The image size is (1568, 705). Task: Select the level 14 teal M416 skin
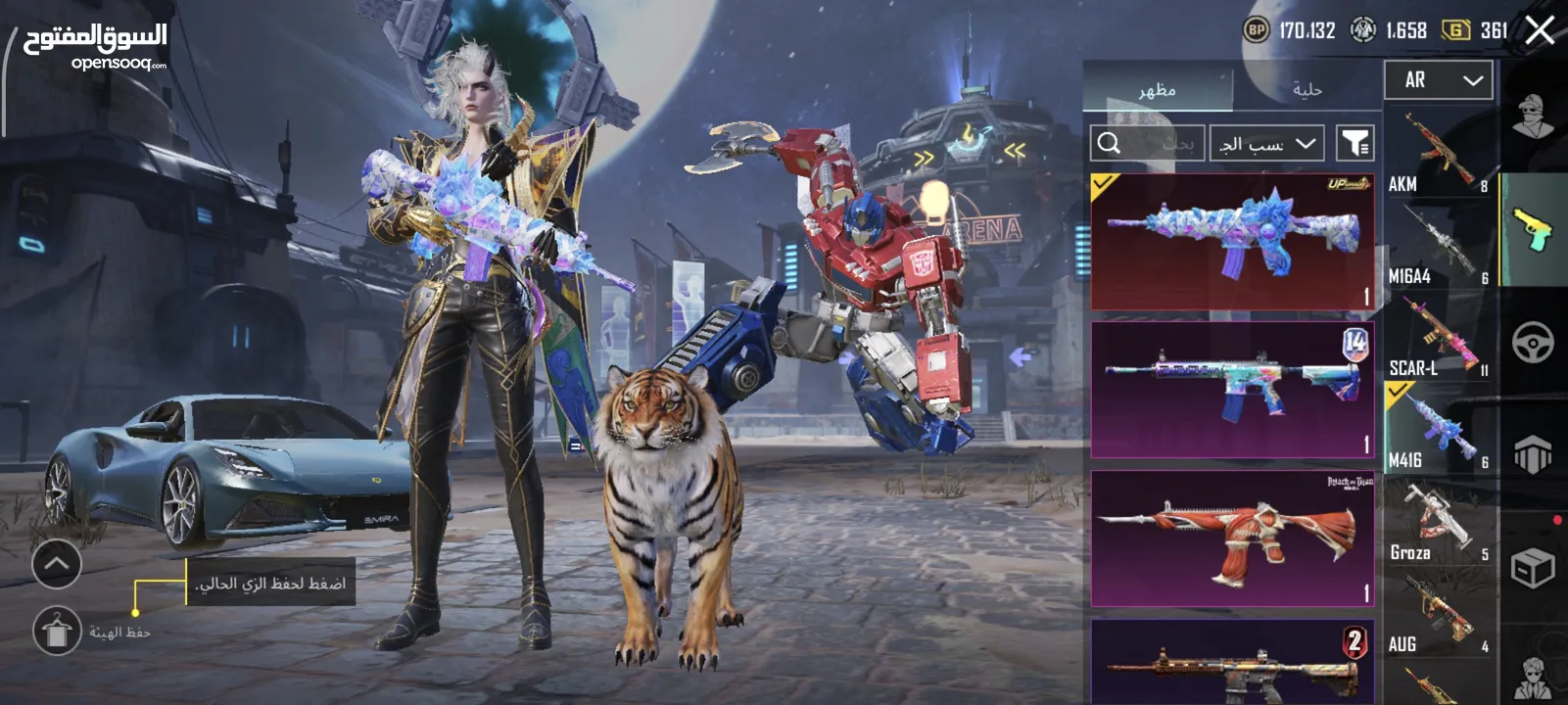point(1232,390)
